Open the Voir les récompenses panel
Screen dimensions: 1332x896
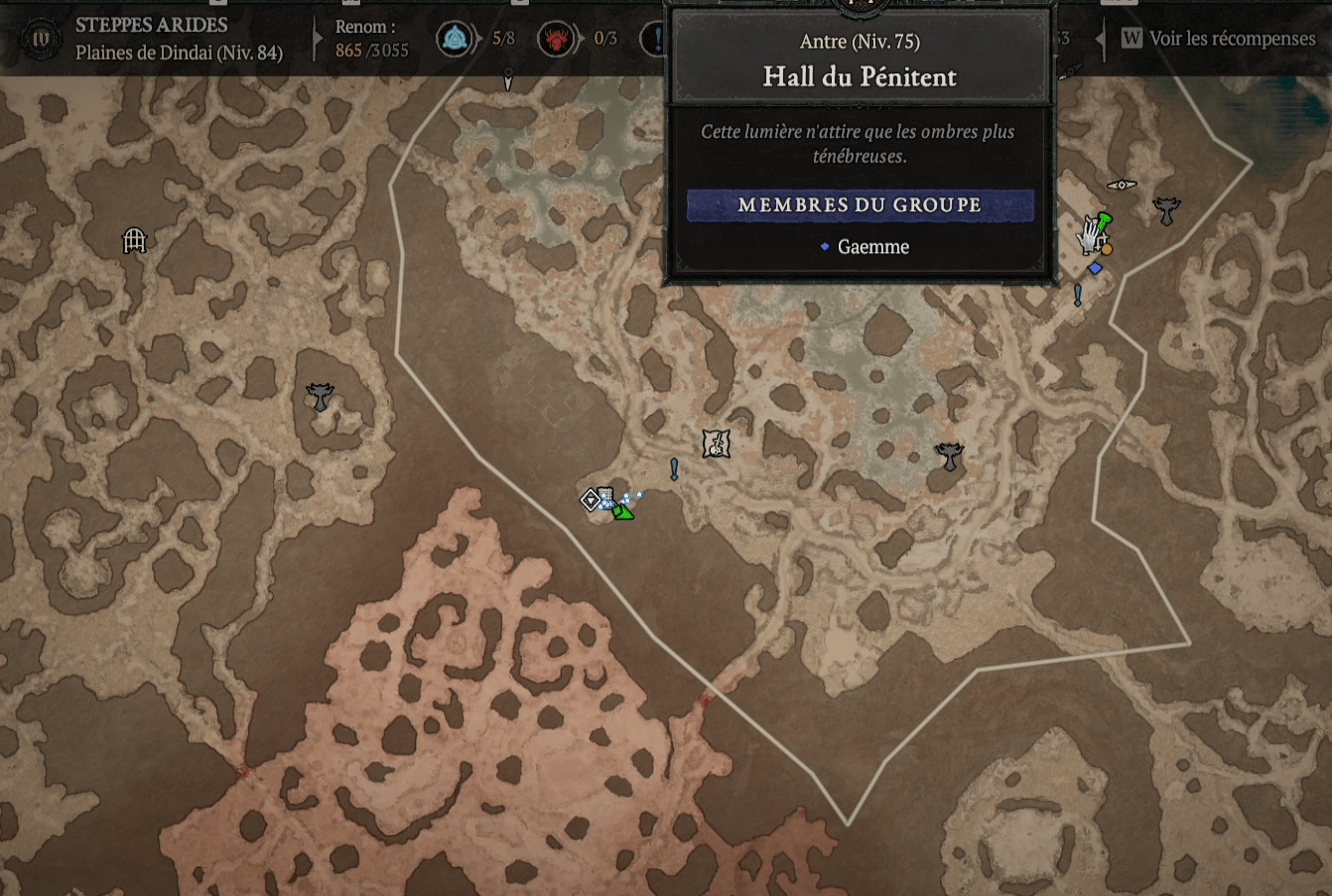click(1220, 39)
